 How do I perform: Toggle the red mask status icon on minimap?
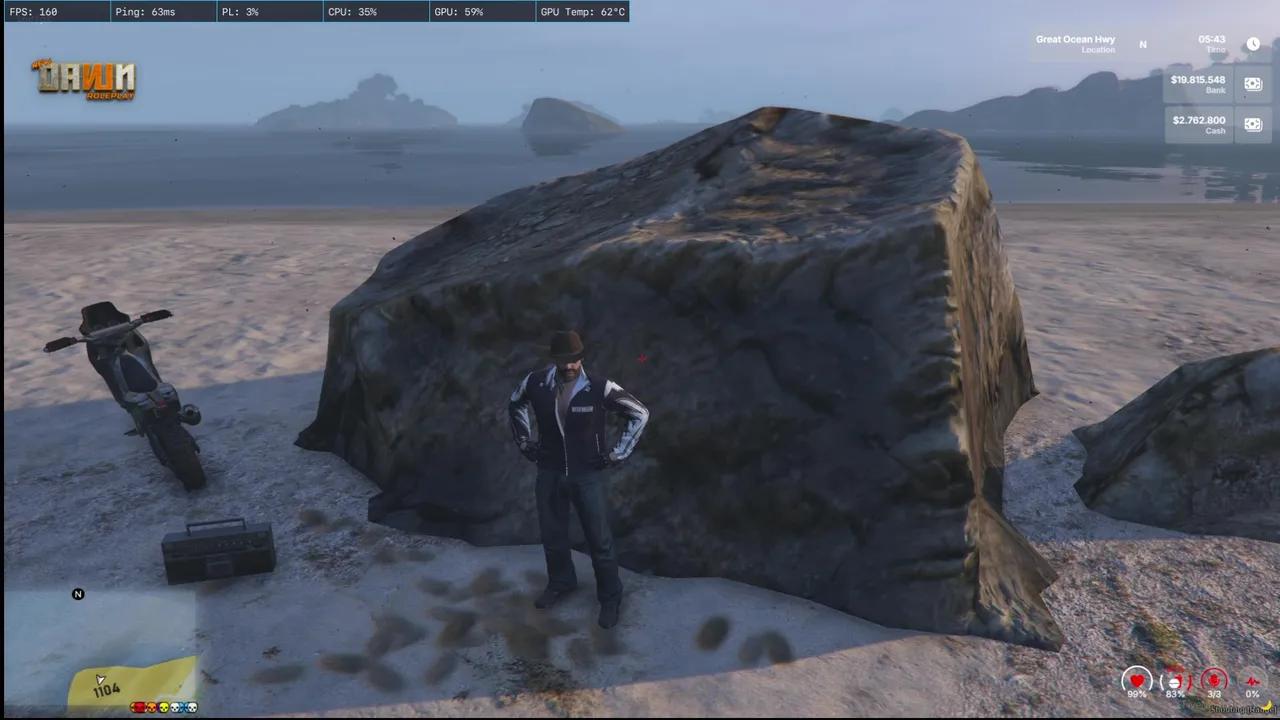click(x=139, y=707)
